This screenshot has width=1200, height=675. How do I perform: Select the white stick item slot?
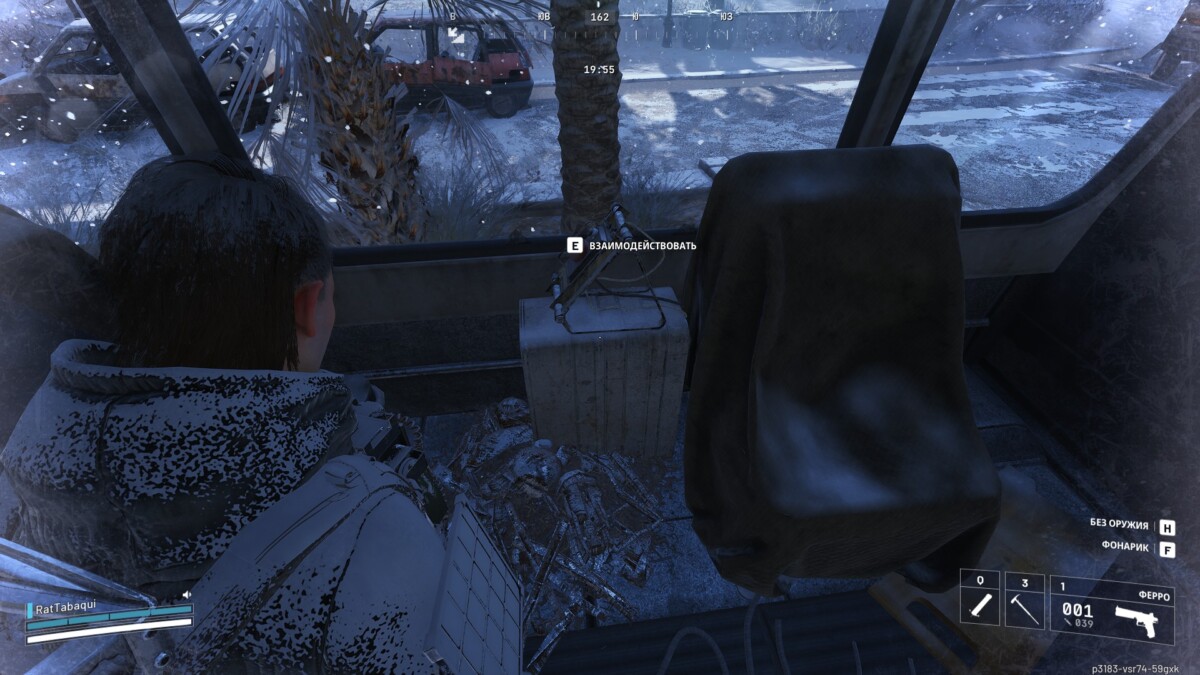(x=980, y=600)
